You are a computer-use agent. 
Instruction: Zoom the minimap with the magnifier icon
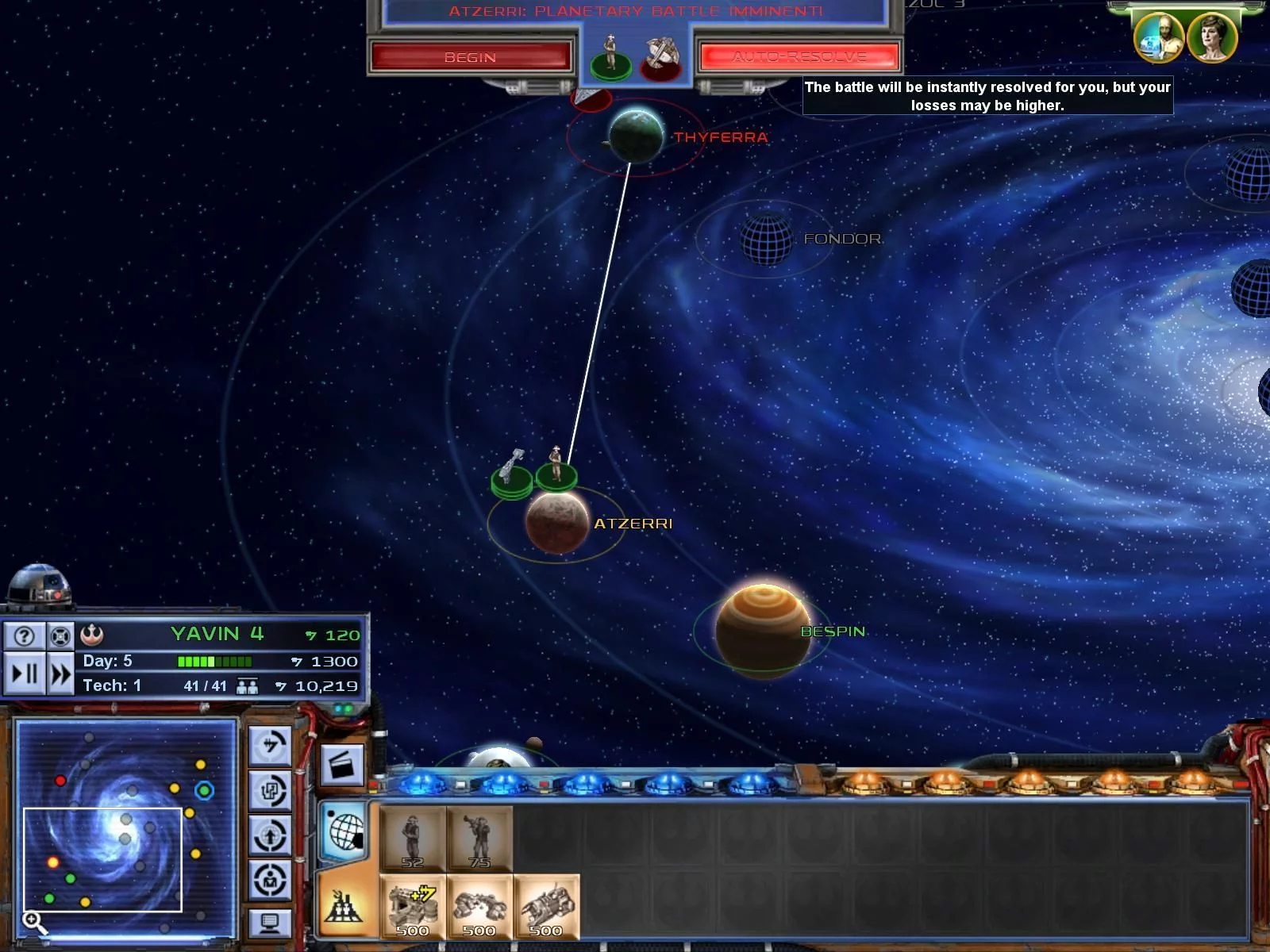pyautogui.click(x=33, y=921)
